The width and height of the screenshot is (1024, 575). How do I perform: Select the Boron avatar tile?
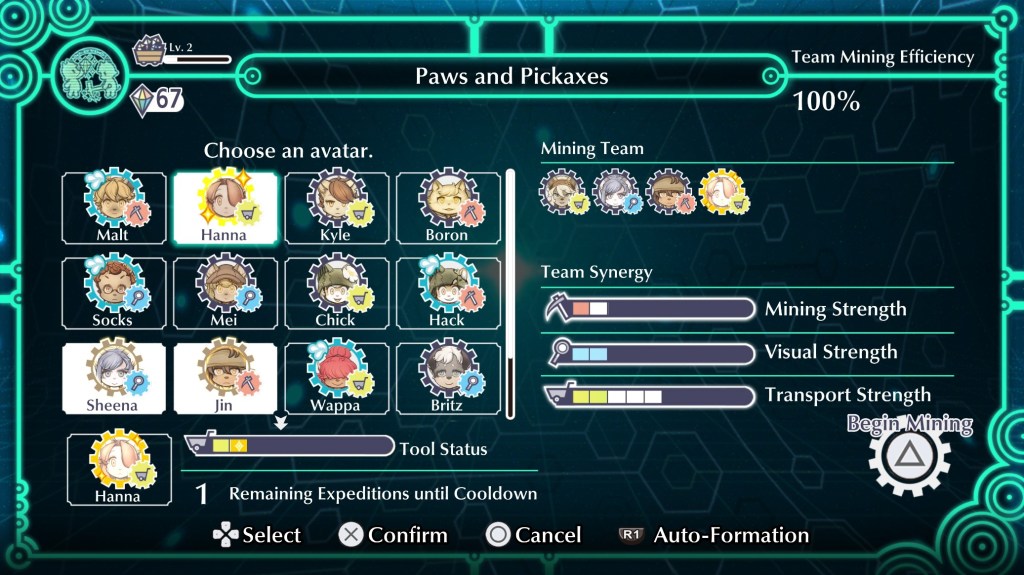pos(447,208)
